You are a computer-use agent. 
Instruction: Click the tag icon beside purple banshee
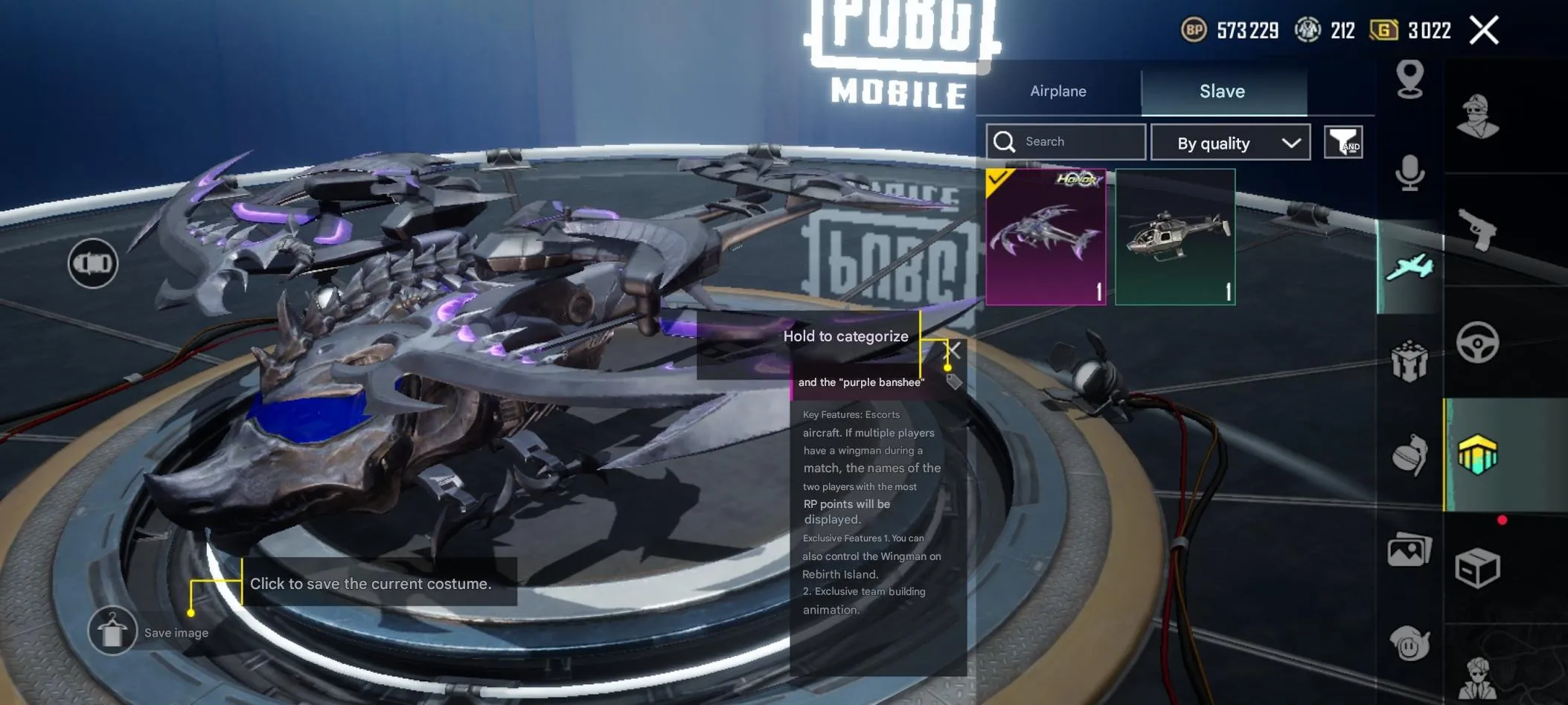[x=954, y=382]
